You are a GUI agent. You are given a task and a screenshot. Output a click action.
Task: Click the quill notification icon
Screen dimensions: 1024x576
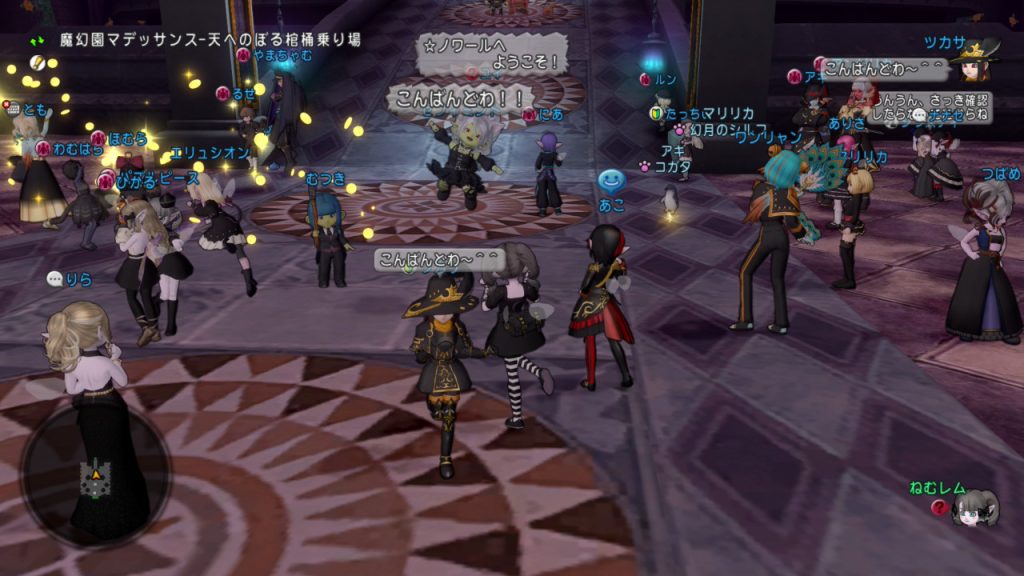pyautogui.click(x=38, y=63)
